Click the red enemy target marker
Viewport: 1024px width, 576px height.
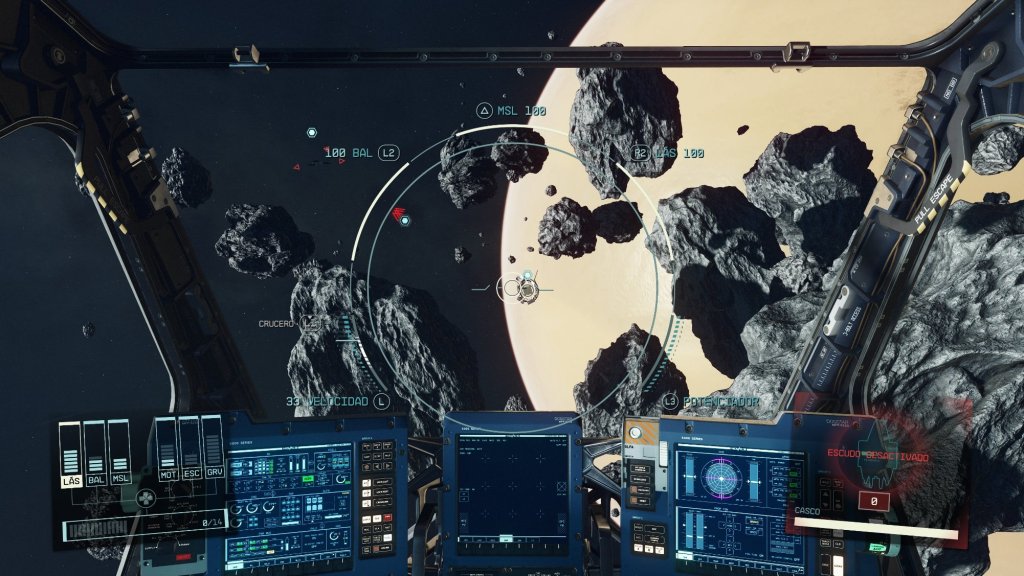coord(399,213)
